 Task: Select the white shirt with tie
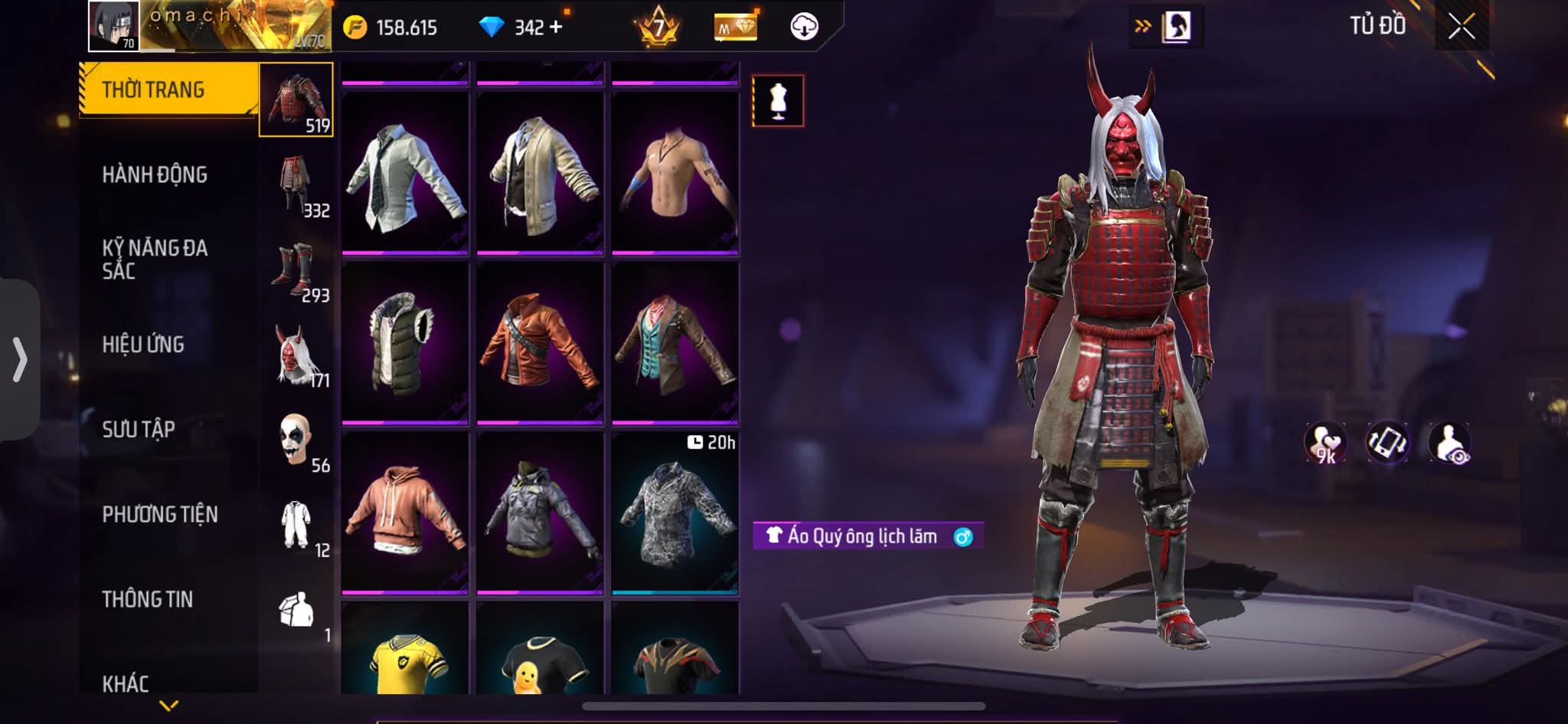click(x=404, y=172)
